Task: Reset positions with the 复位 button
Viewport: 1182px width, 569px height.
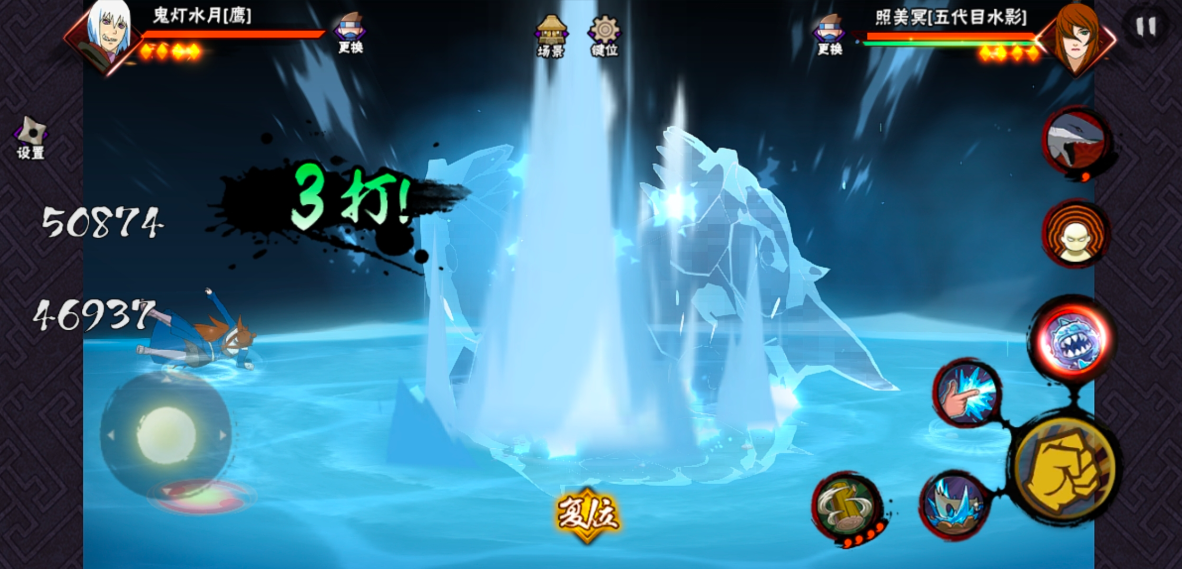Action: (x=588, y=515)
